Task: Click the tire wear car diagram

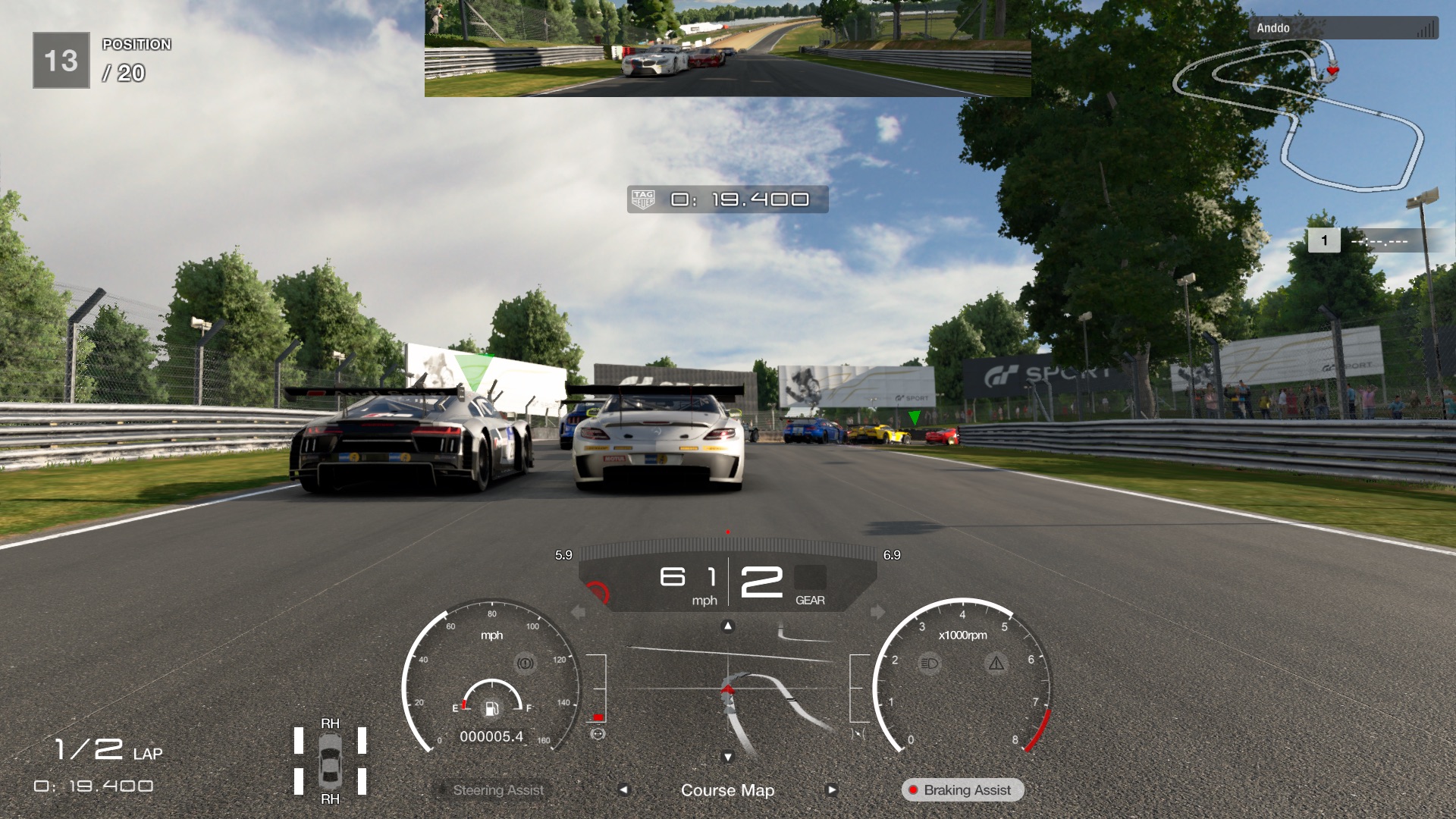Action: coord(330,761)
